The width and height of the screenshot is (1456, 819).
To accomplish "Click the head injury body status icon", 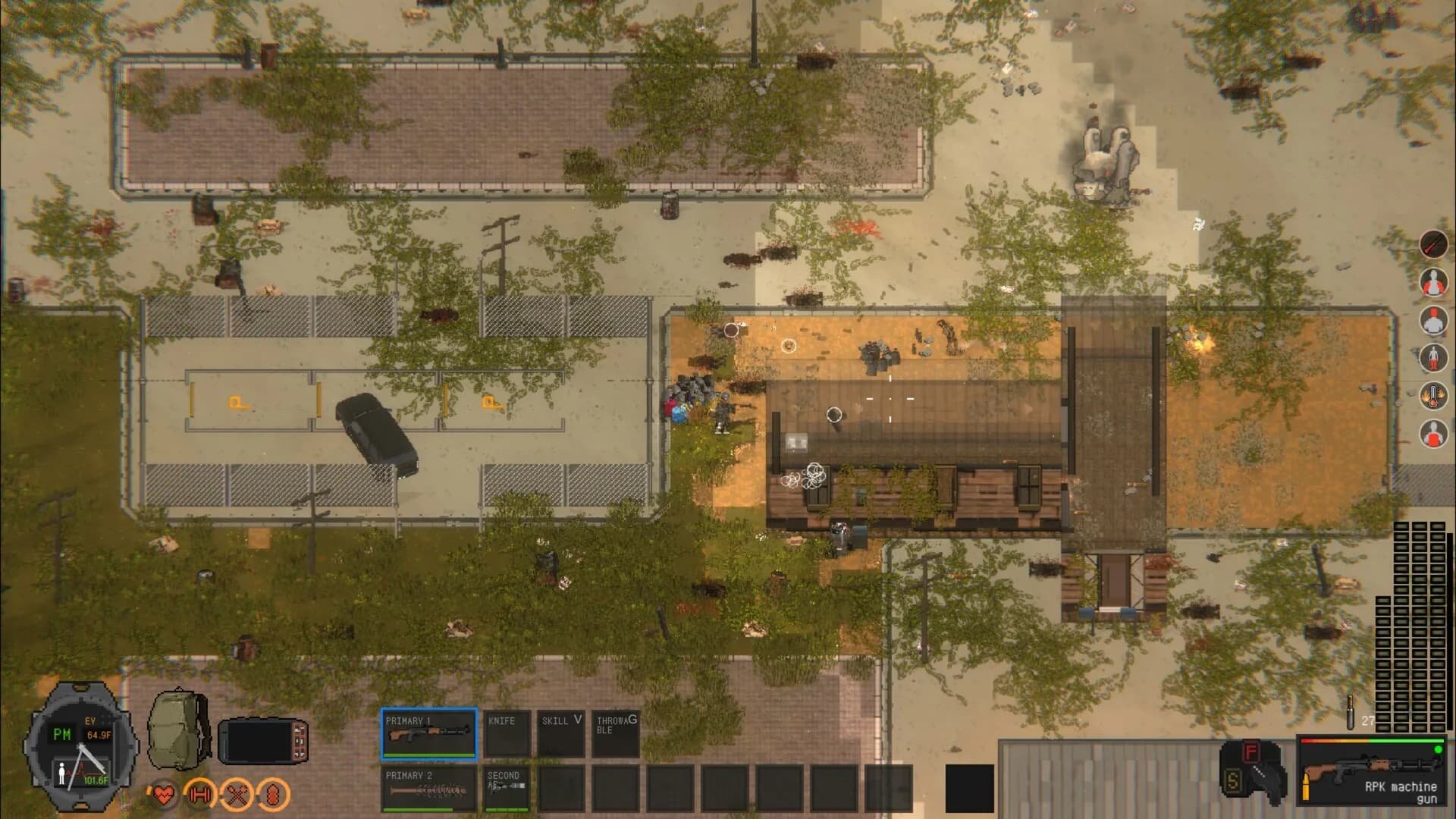I will tap(1436, 319).
